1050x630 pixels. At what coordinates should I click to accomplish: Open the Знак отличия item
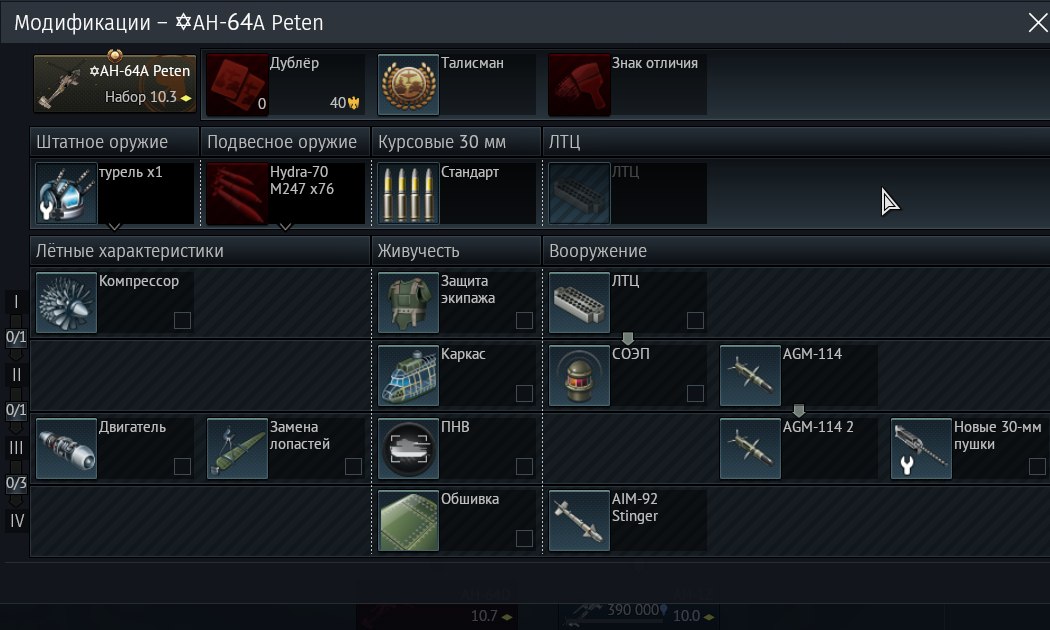(x=628, y=85)
